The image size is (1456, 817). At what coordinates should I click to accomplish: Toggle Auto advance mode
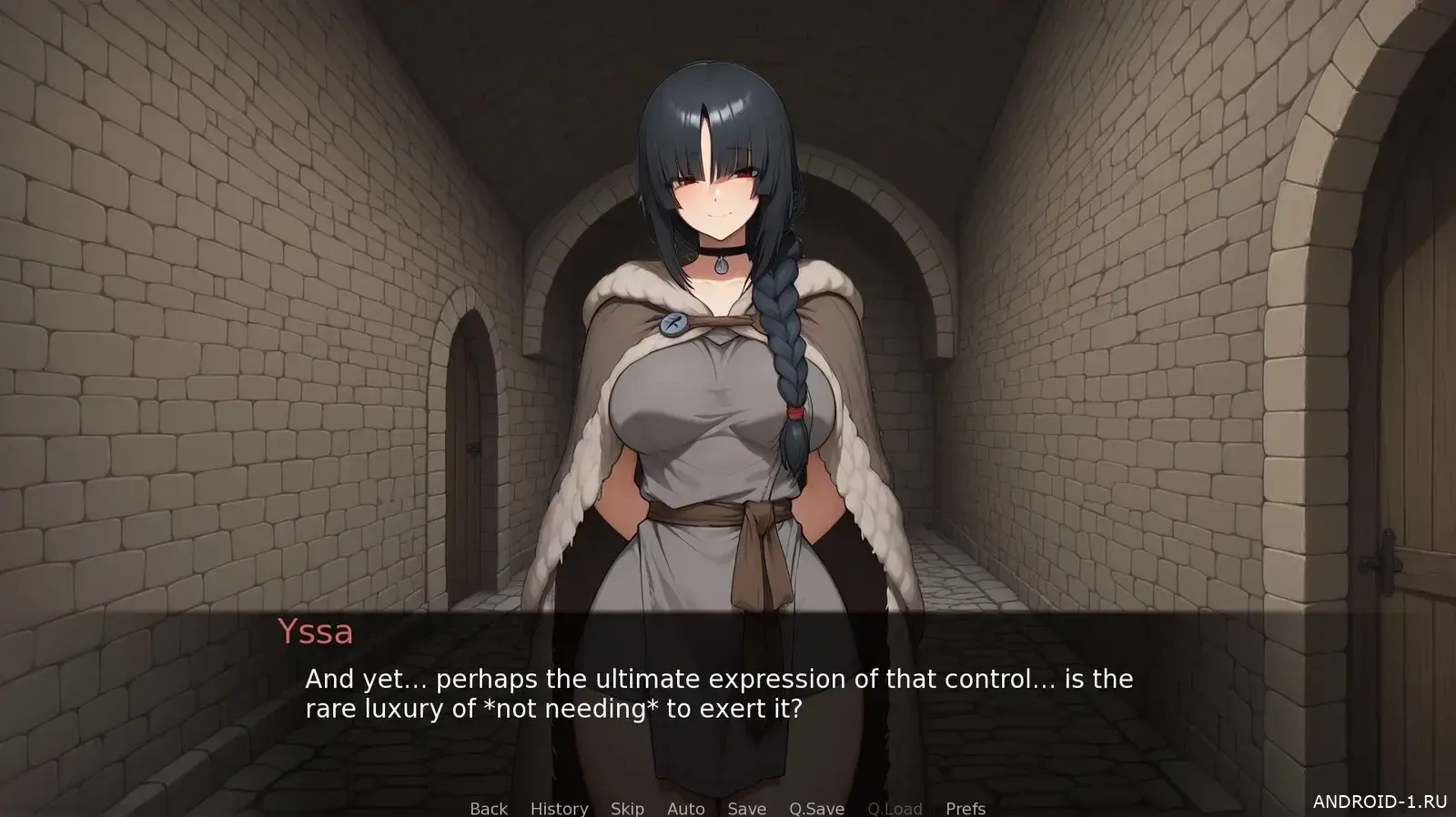point(685,808)
